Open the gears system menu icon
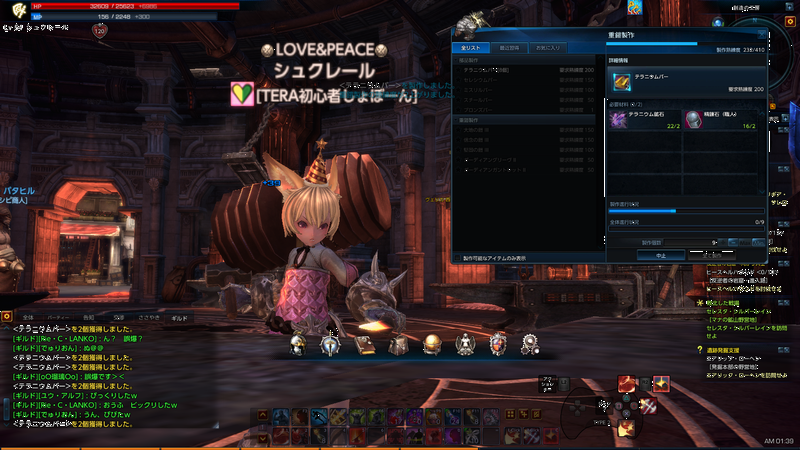This screenshot has width=800, height=450. [x=530, y=345]
